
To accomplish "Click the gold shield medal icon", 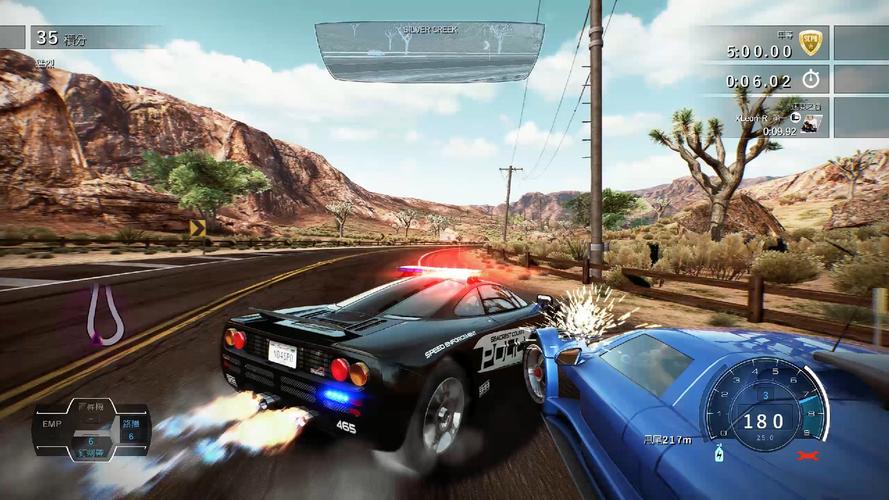I will coord(811,43).
